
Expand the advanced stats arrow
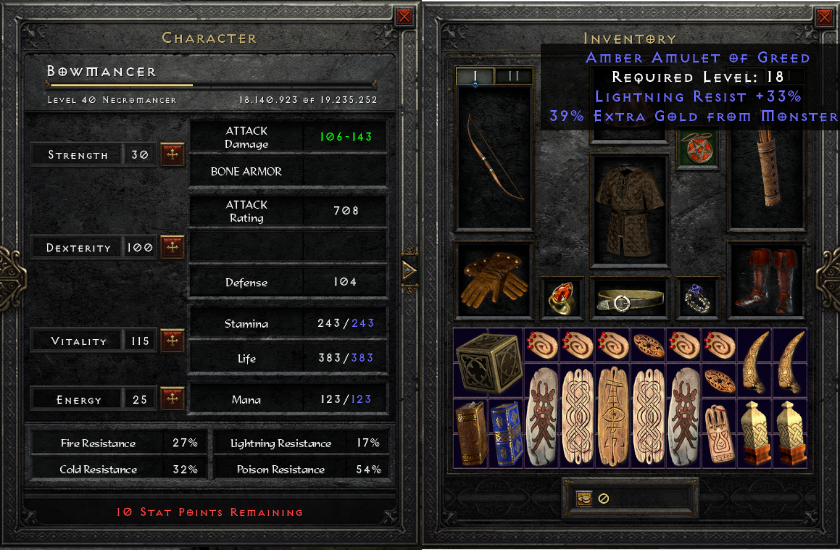pyautogui.click(x=409, y=270)
